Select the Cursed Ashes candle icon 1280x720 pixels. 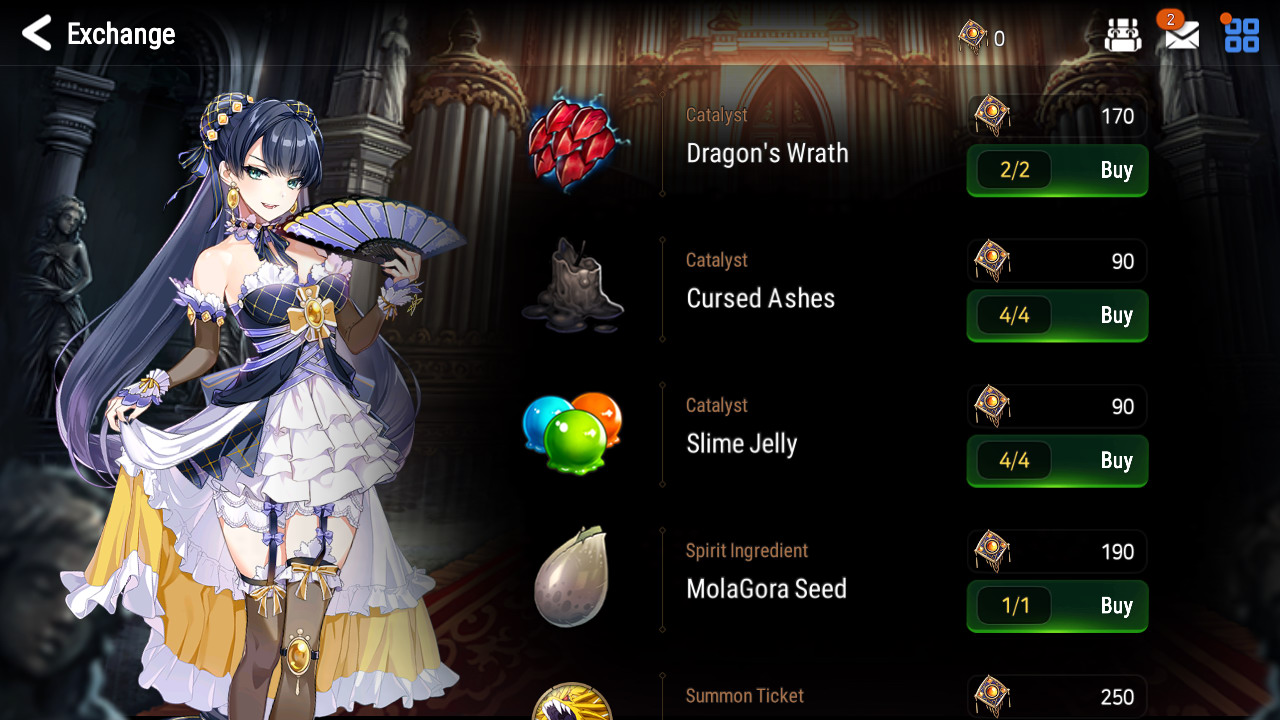[x=572, y=288]
